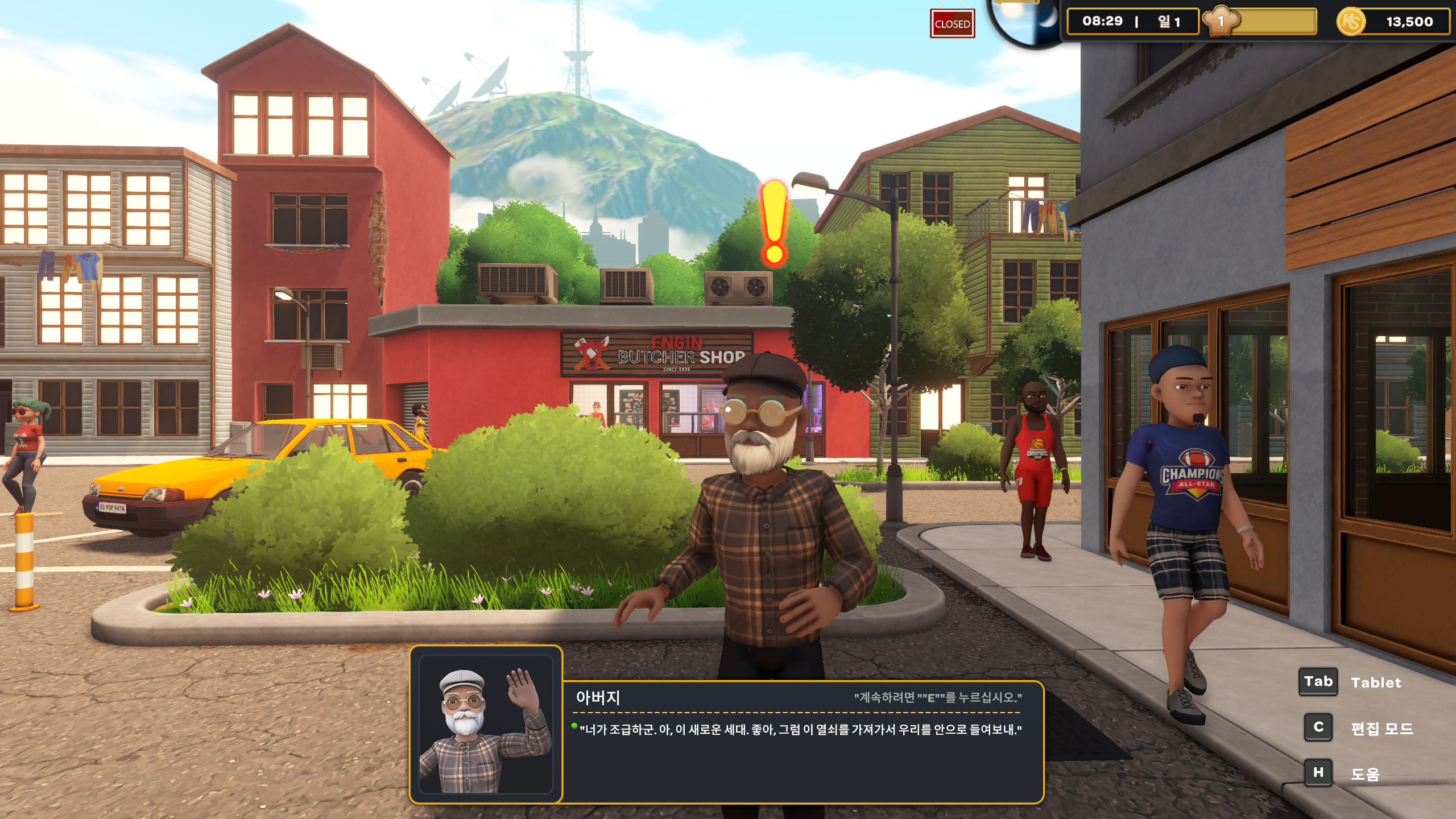Click the gold coin money icon
The image size is (1456, 819).
(x=1350, y=22)
